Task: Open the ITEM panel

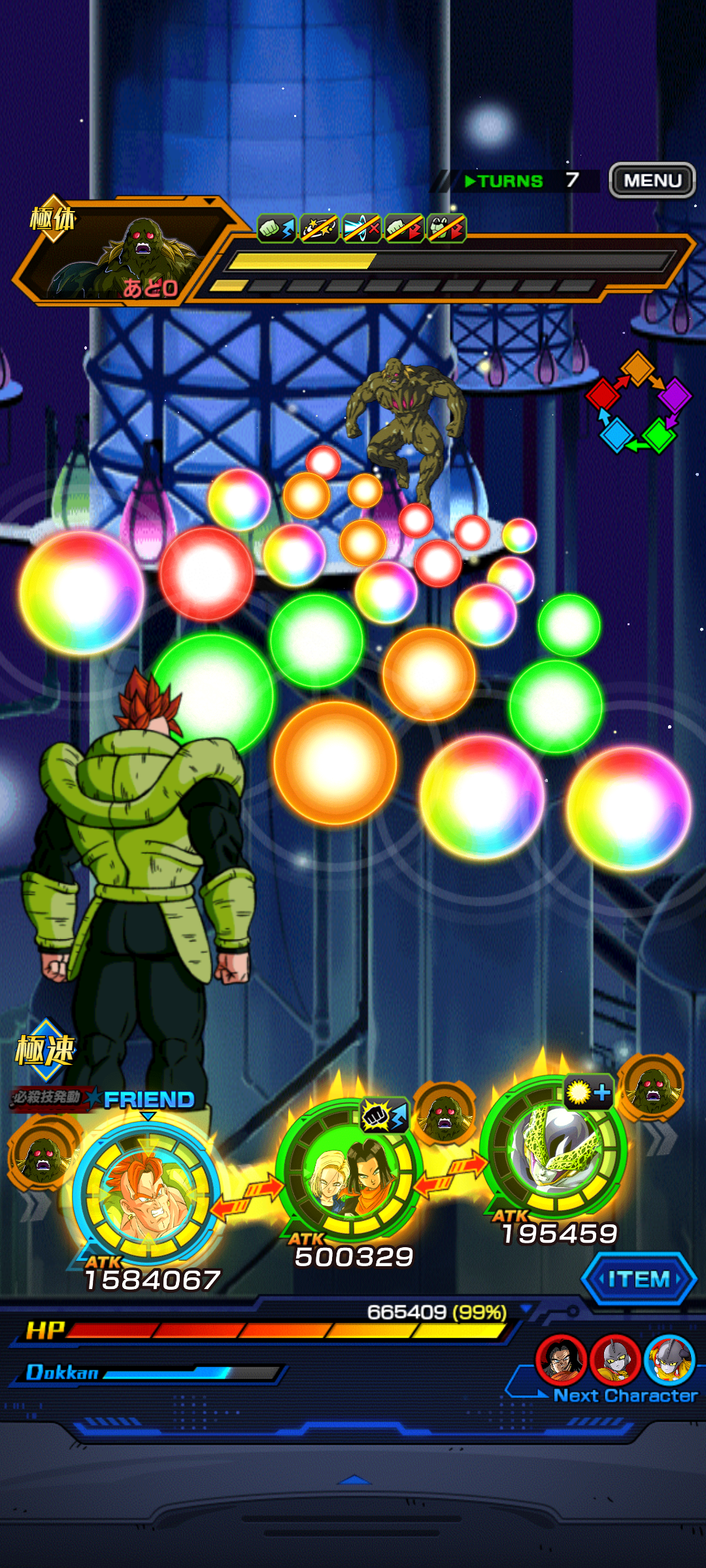Action: pos(639,1279)
